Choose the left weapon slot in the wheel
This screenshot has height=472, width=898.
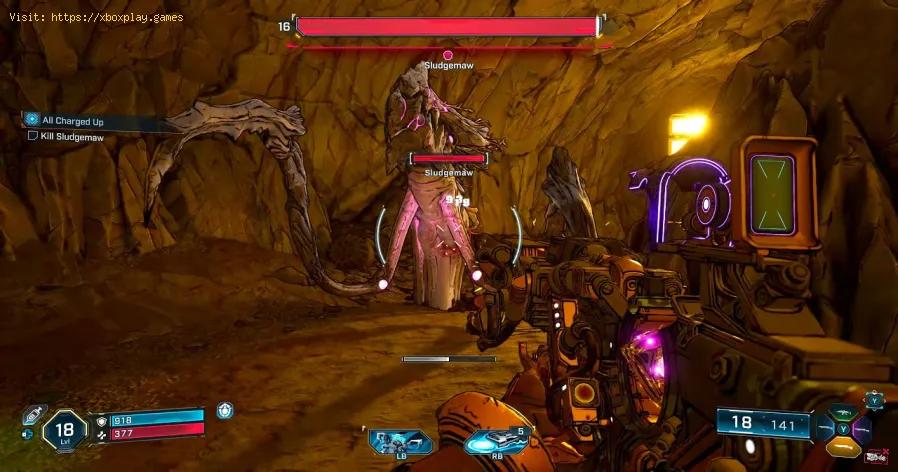tap(824, 427)
